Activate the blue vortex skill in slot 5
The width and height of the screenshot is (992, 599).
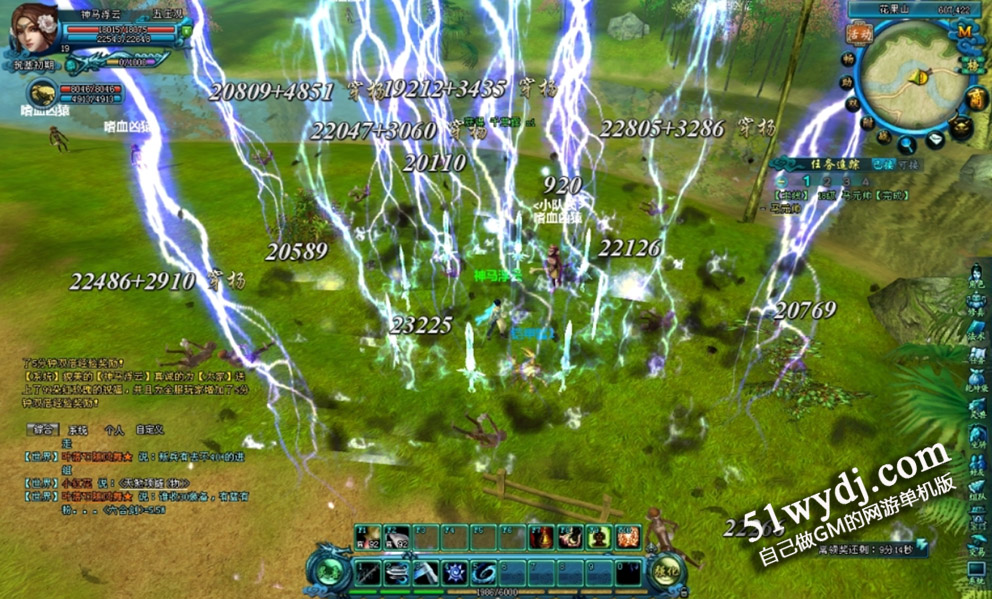486,573
